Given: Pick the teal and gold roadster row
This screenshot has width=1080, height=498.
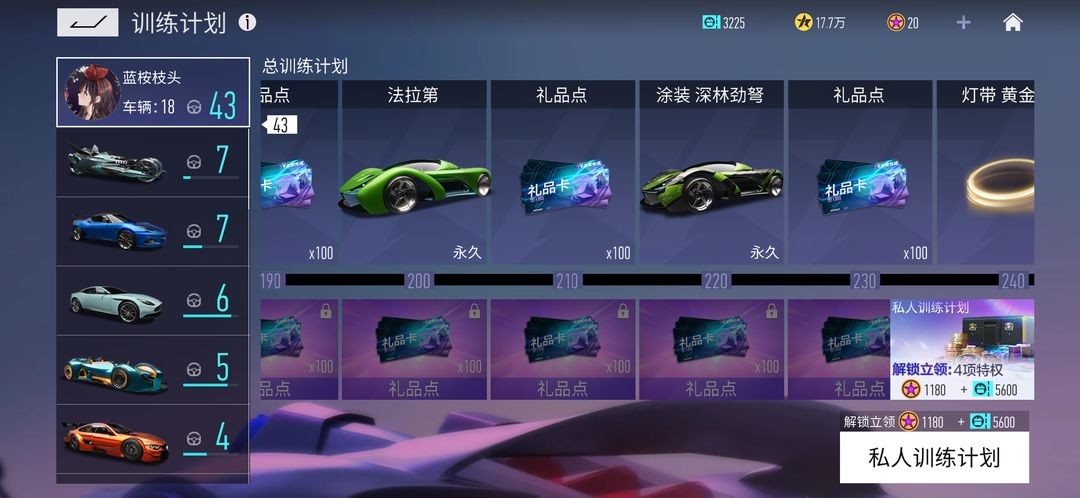Looking at the screenshot, I should [x=153, y=369].
